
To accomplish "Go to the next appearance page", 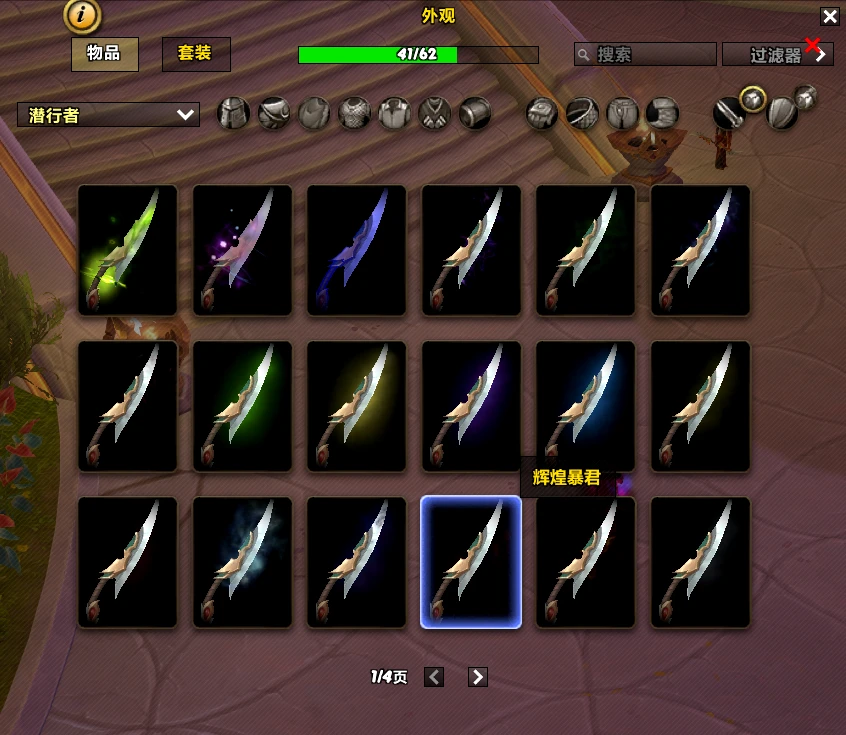I will 478,677.
